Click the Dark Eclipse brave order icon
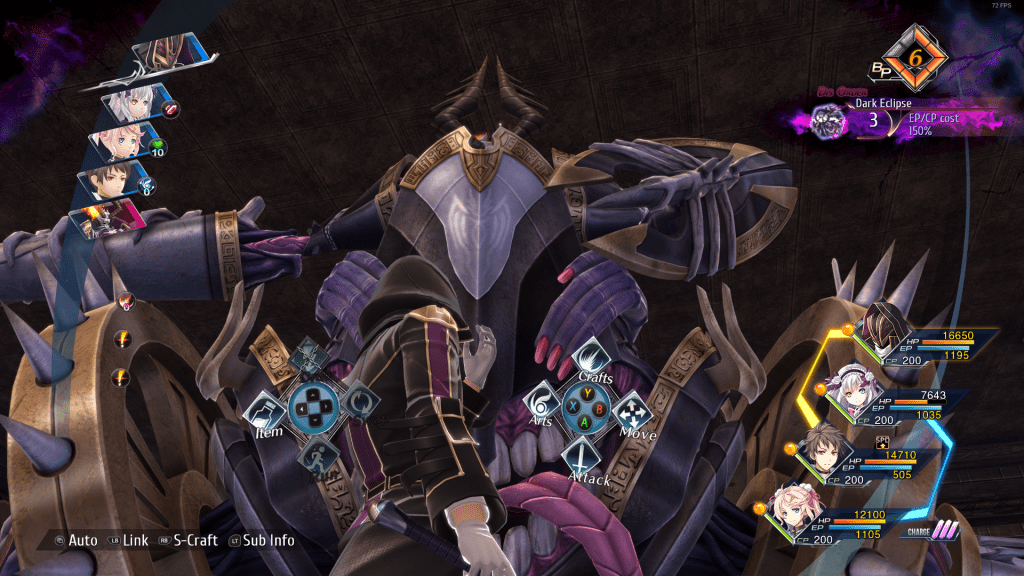The width and height of the screenshot is (1024, 576). [x=829, y=122]
